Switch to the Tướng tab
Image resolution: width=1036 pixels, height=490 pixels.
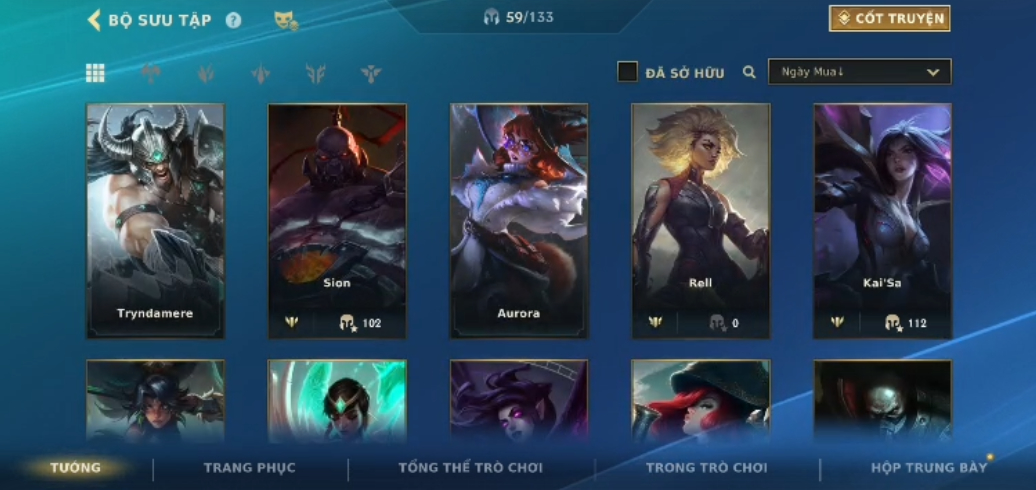(x=76, y=468)
